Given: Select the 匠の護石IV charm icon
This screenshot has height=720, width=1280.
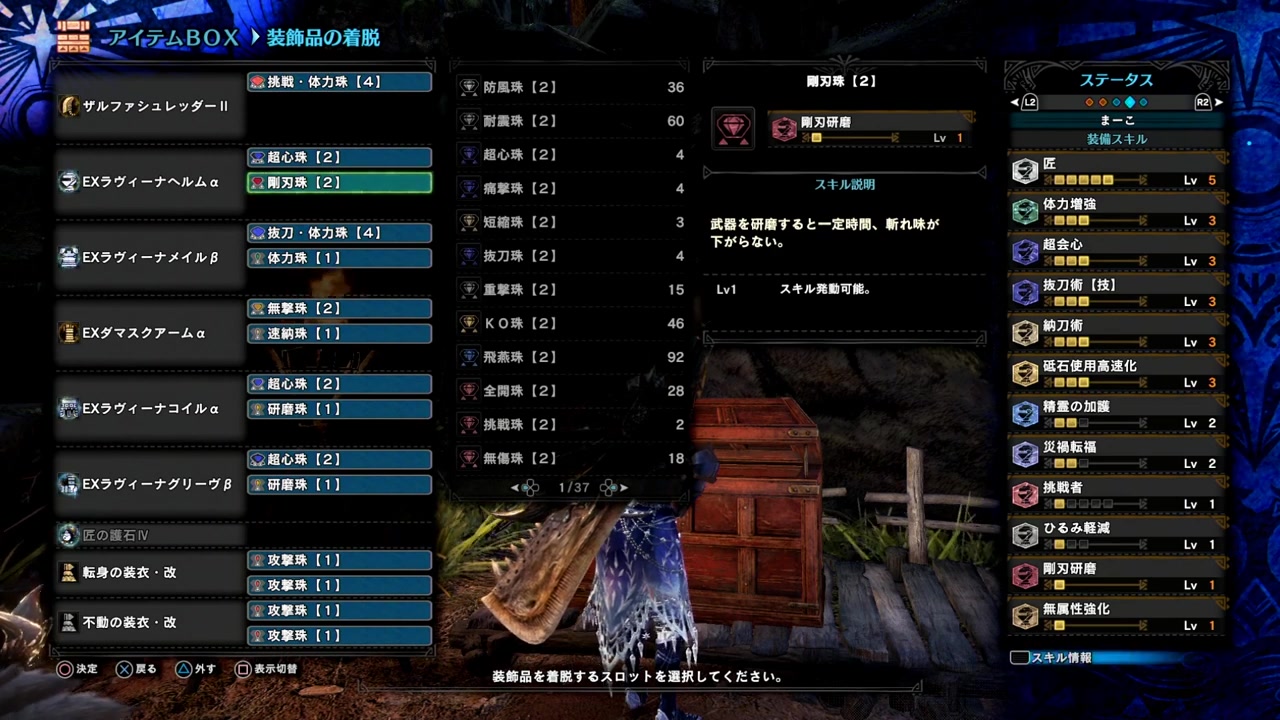Looking at the screenshot, I should pos(69,535).
